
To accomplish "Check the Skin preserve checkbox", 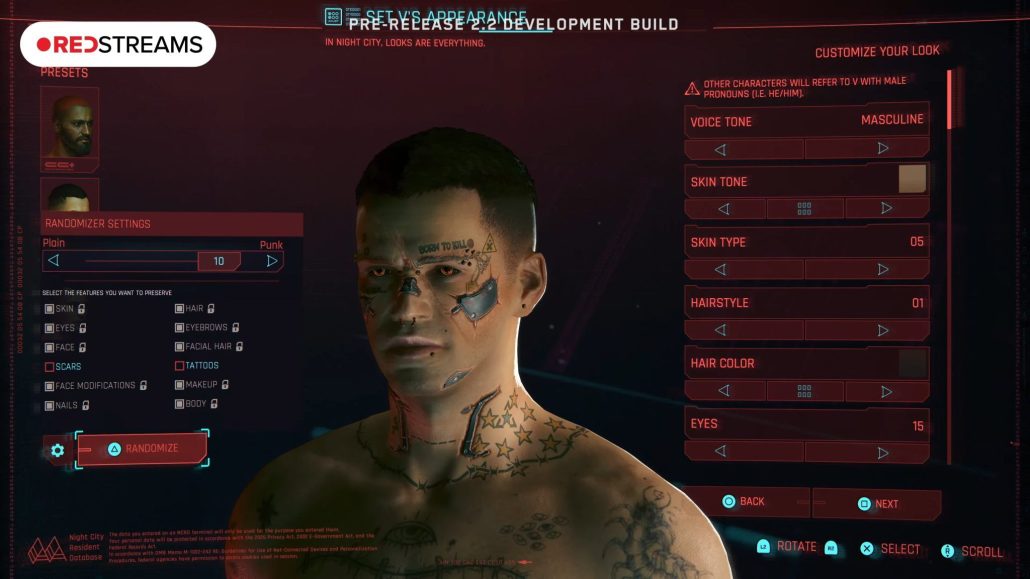I will [x=50, y=309].
